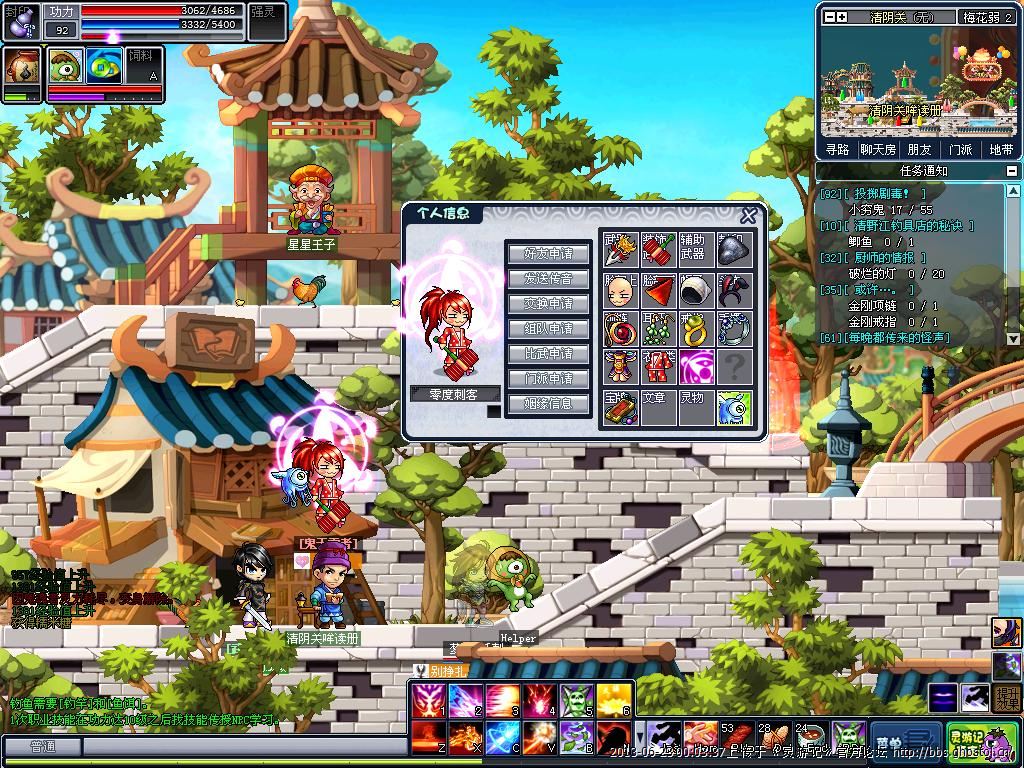1024x768 pixels.
Task: Request a trade with 交换申请
Action: click(548, 304)
